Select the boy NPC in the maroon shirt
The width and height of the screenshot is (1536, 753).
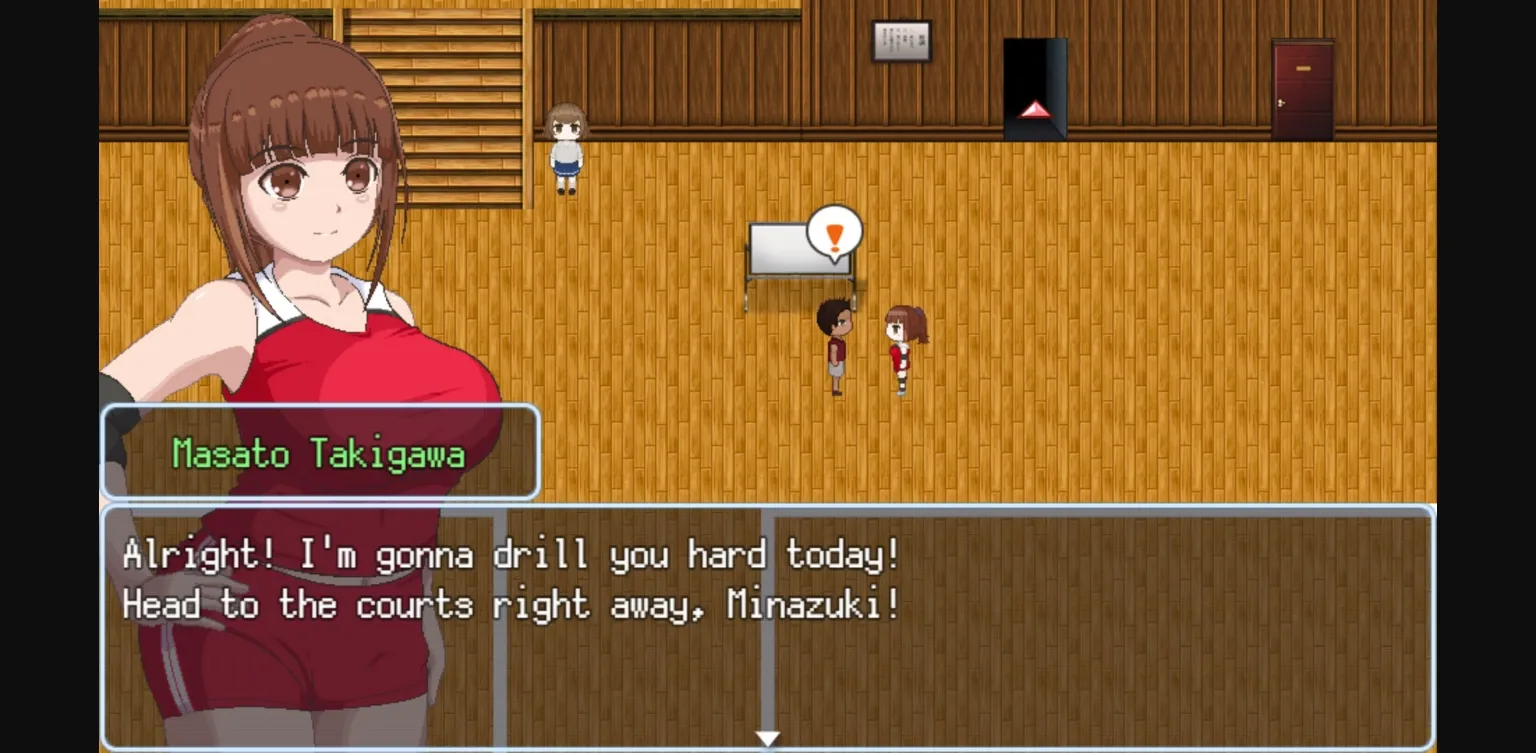coord(837,345)
